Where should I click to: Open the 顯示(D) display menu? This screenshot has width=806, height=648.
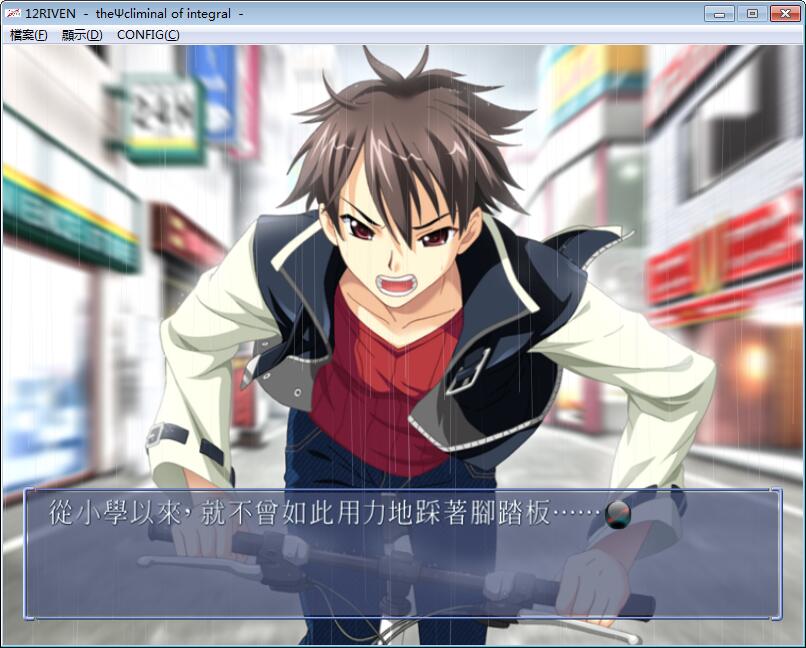82,35
